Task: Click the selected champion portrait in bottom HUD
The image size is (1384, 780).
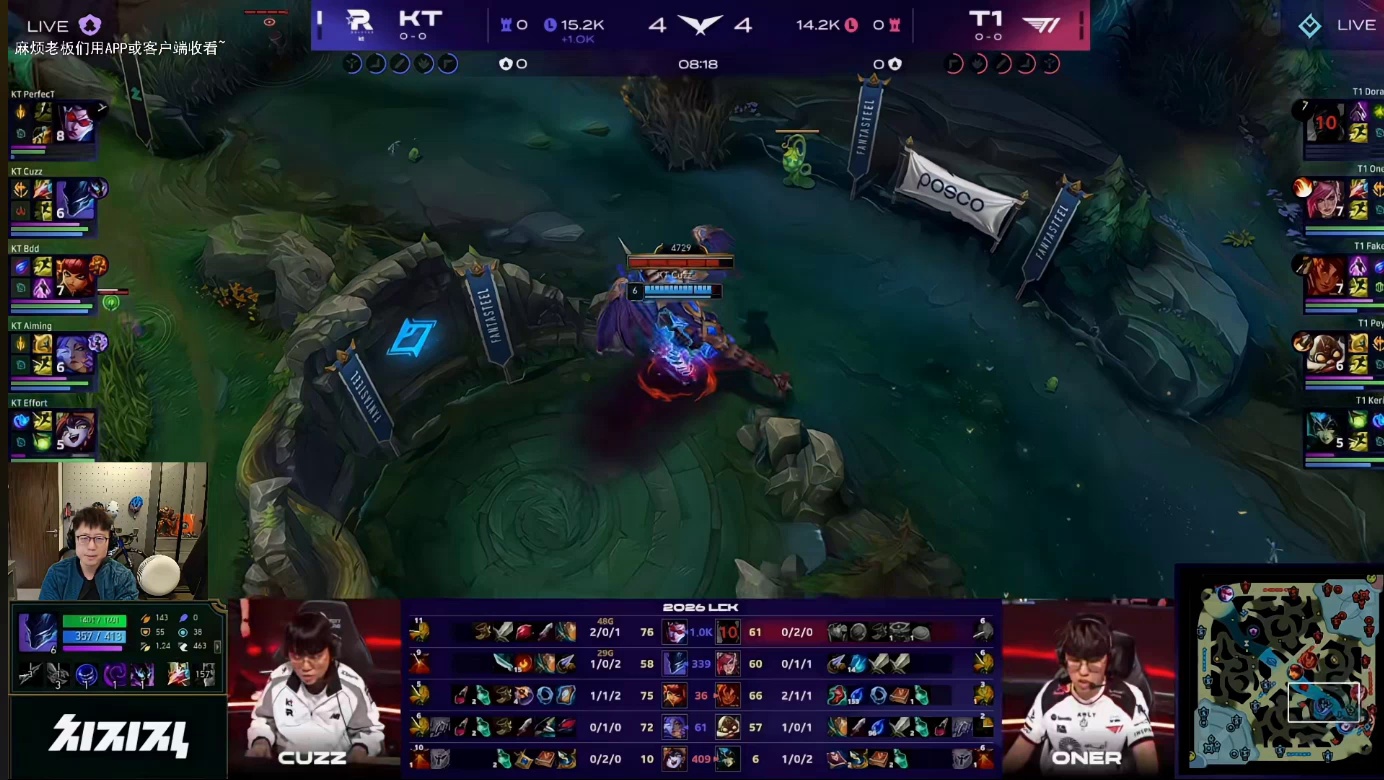Action: point(38,634)
